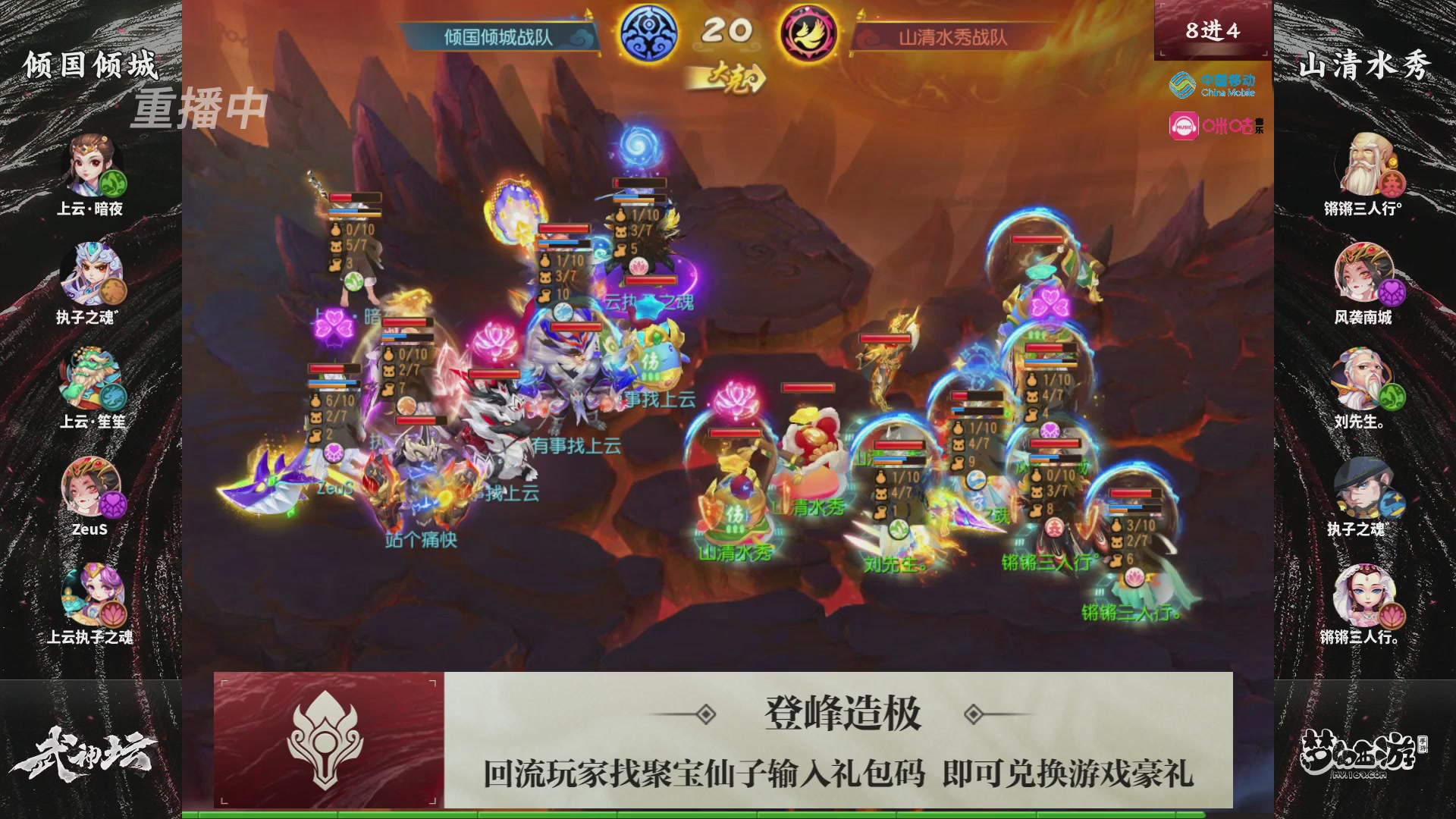The image size is (1456, 819).
Task: Click the 武神坛 logo at bottom left
Action: click(83, 751)
